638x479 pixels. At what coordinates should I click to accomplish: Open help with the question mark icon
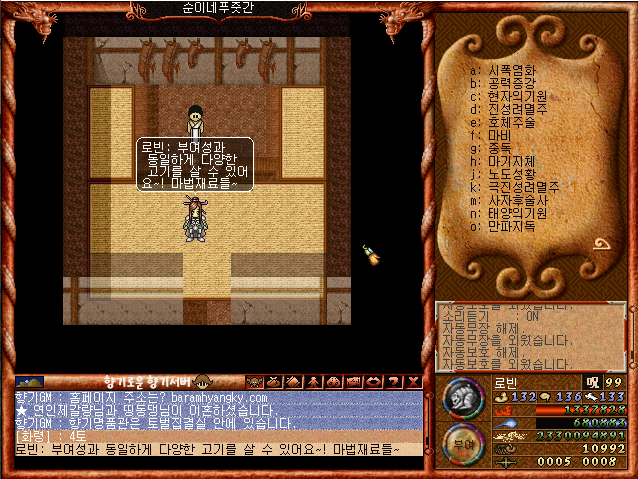[x=391, y=381]
